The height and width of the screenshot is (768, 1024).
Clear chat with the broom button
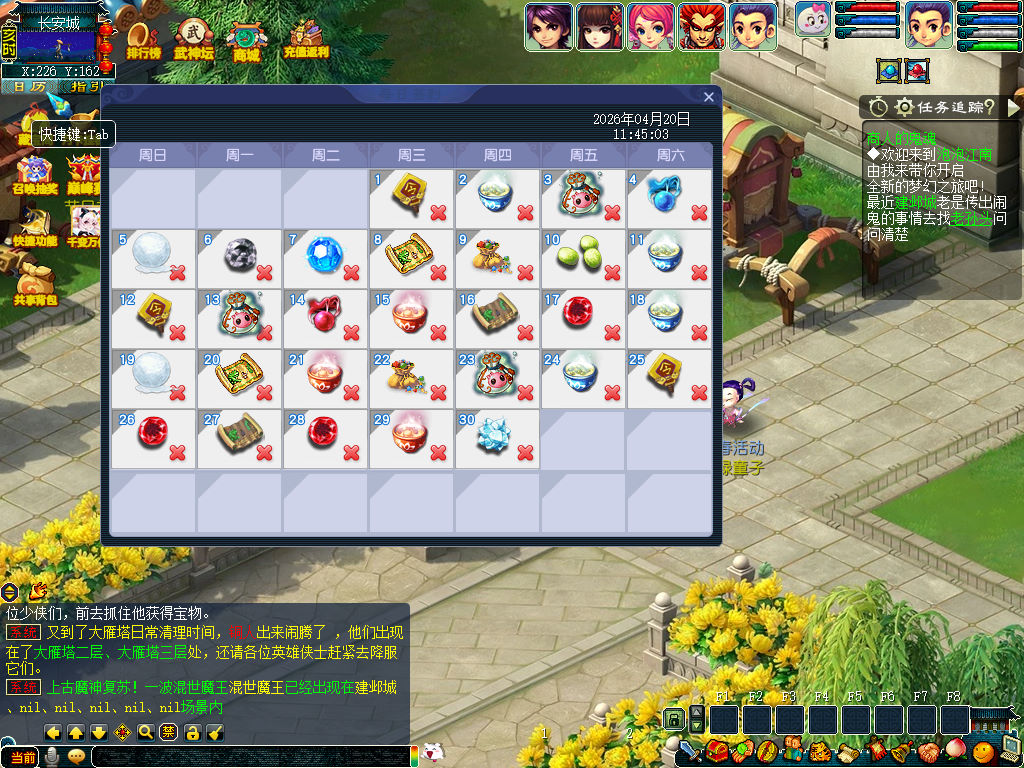tap(215, 732)
